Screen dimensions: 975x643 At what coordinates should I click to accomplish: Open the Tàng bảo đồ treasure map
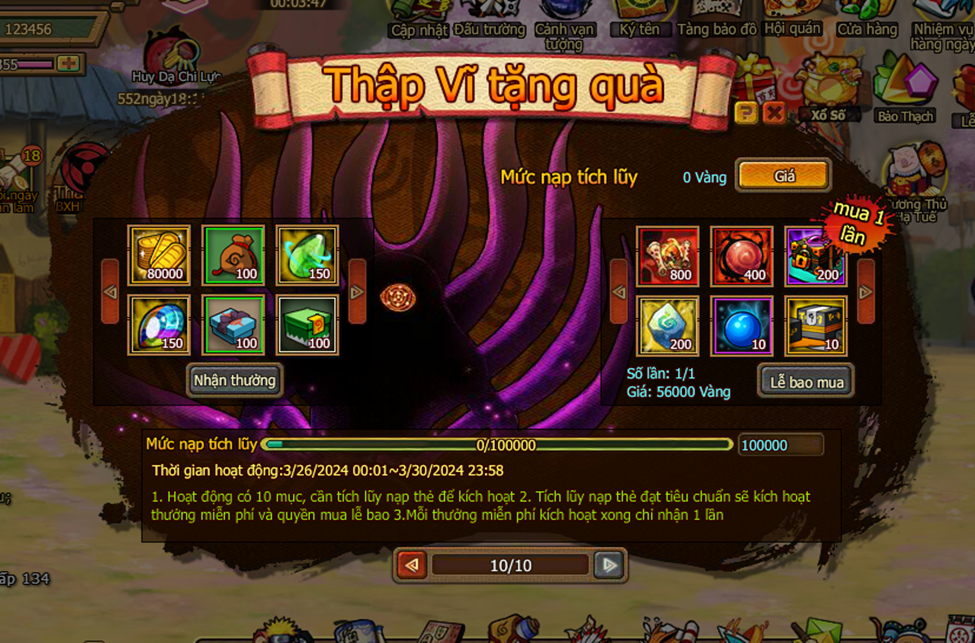[x=717, y=18]
